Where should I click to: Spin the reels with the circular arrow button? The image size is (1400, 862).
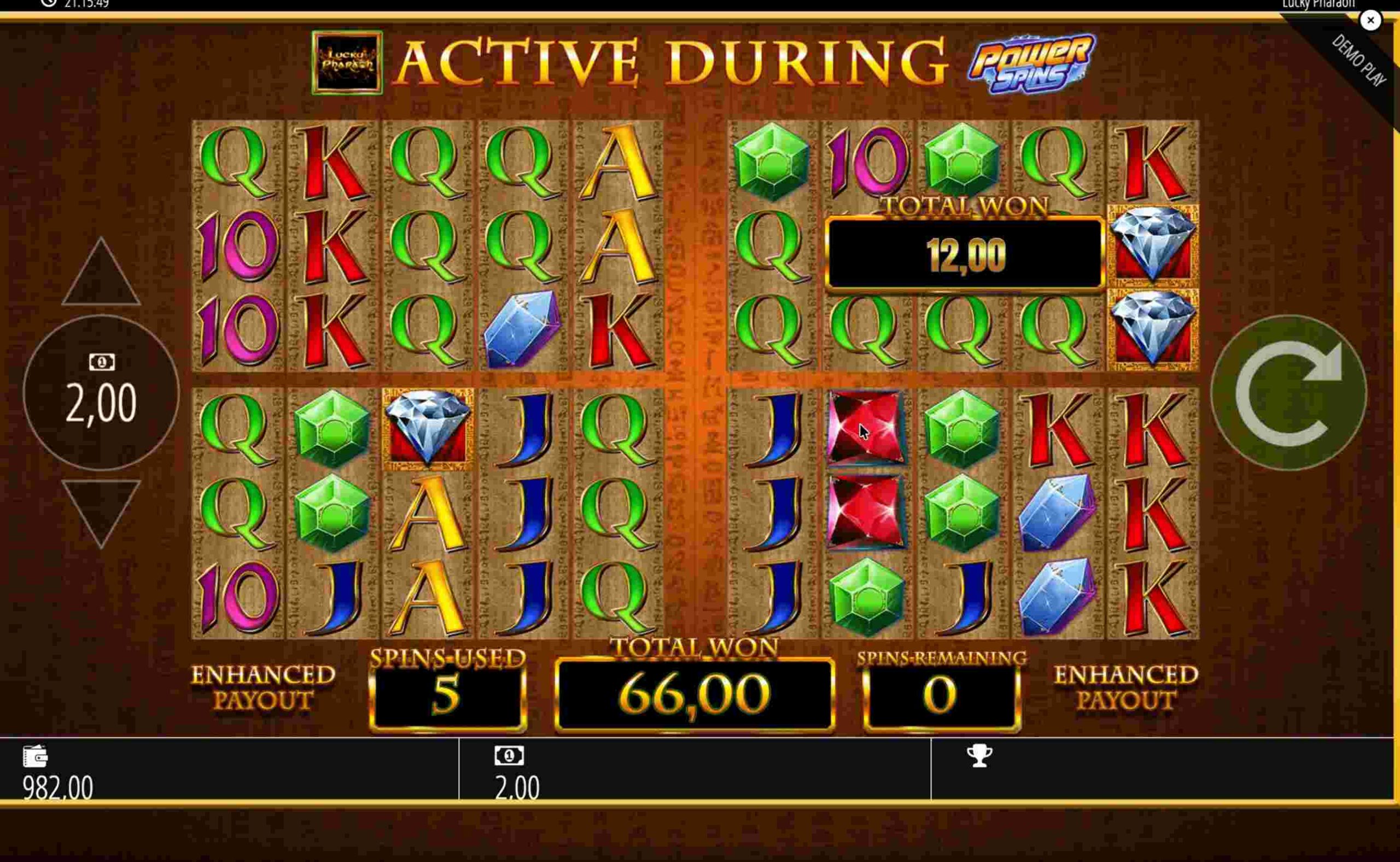coord(1288,393)
